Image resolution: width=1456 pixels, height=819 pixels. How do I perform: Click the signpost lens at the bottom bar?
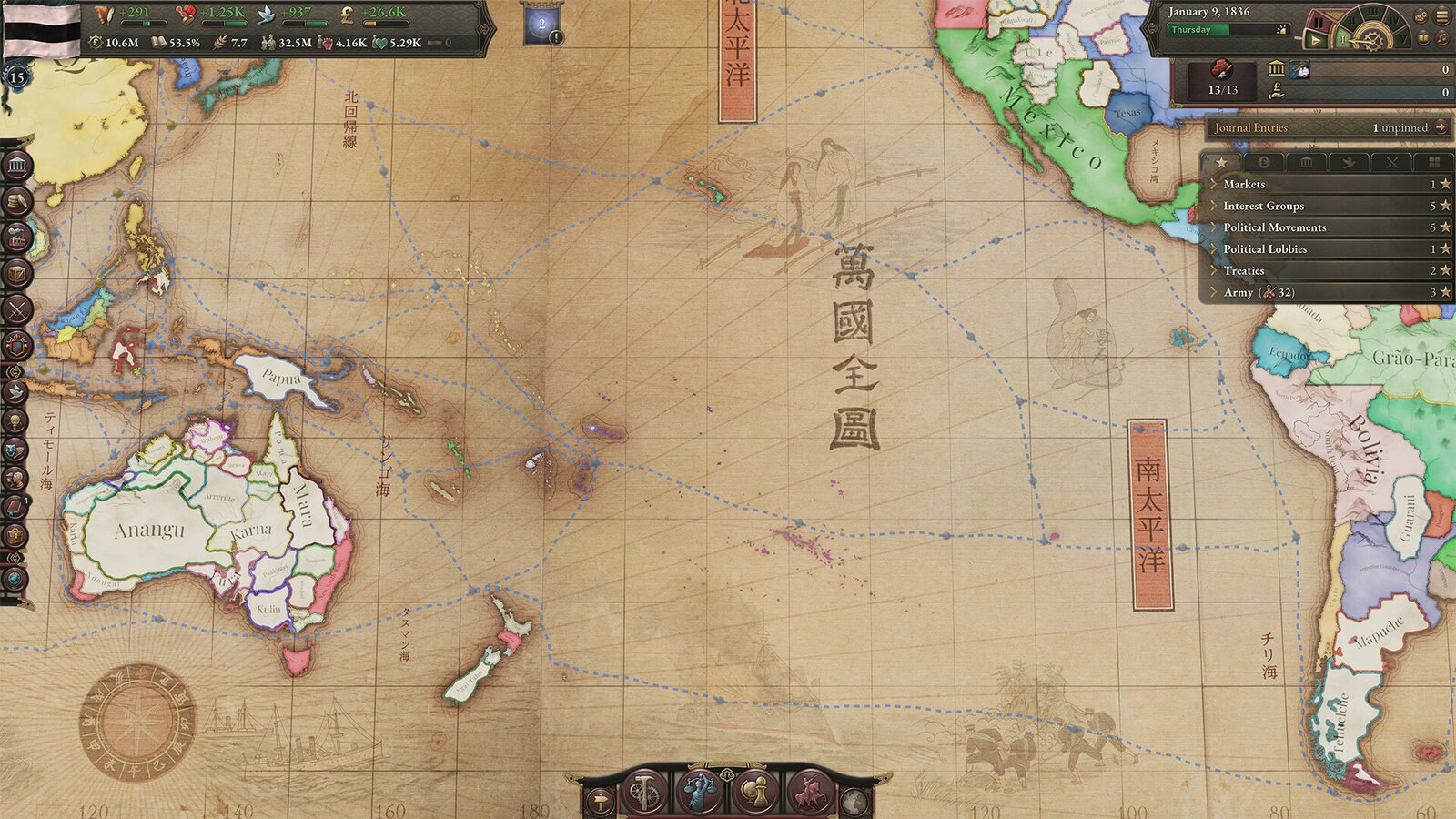pos(600,801)
